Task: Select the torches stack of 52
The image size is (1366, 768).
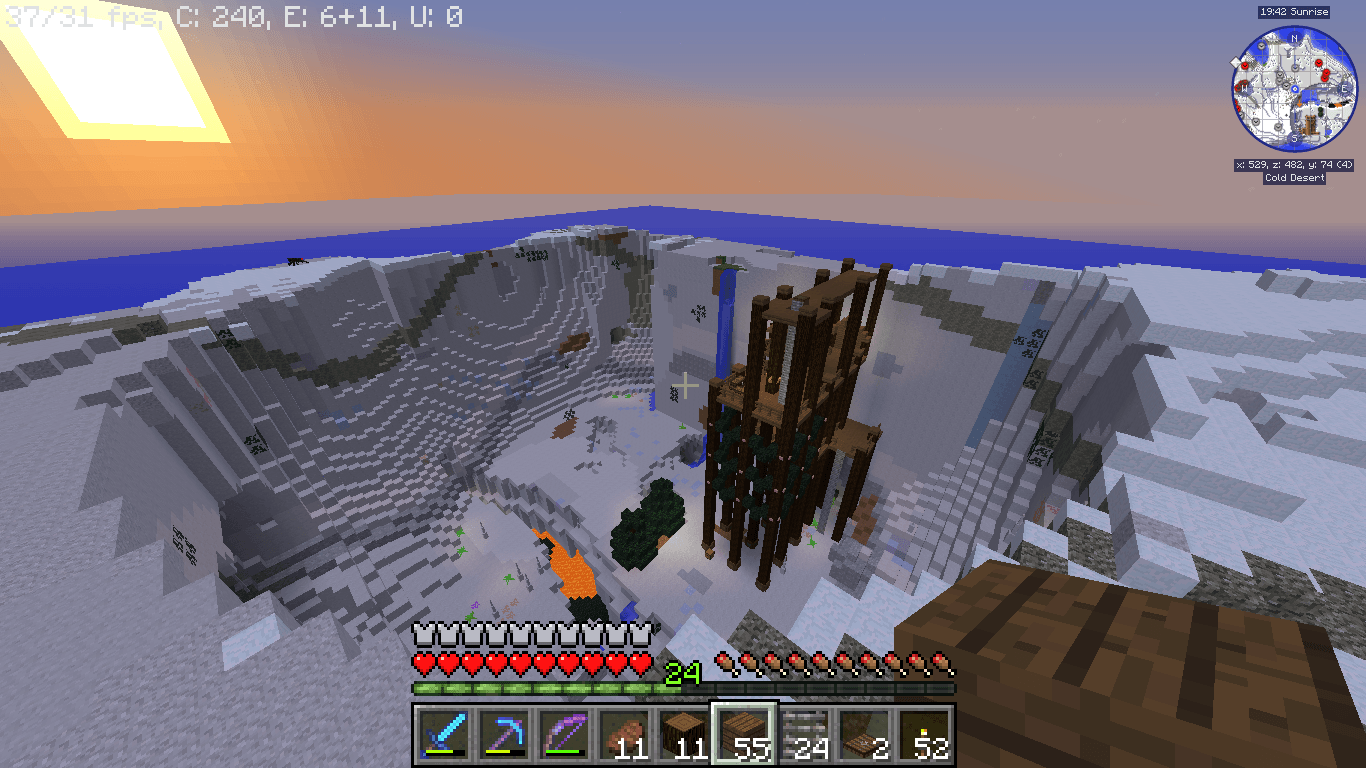Action: point(923,734)
